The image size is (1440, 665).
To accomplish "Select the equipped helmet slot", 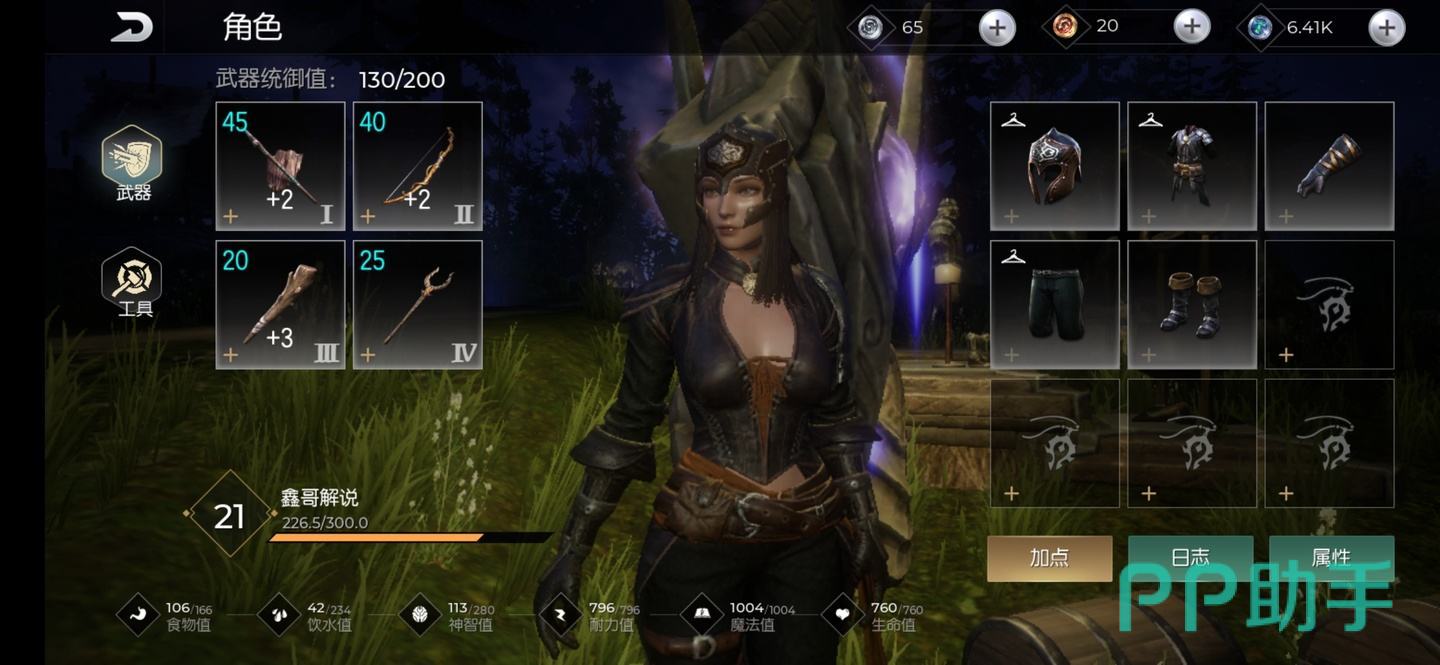I will pos(1054,166).
